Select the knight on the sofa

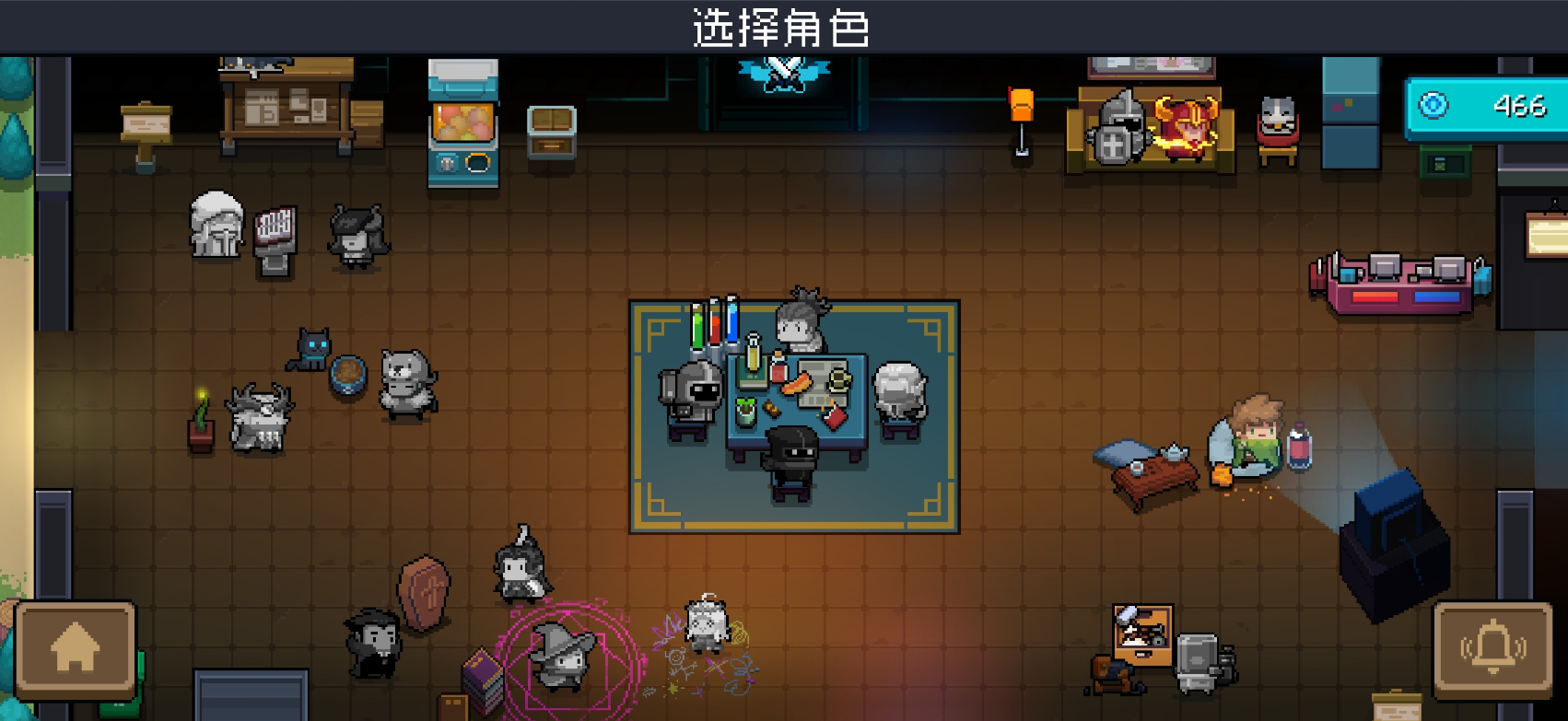point(1118,129)
